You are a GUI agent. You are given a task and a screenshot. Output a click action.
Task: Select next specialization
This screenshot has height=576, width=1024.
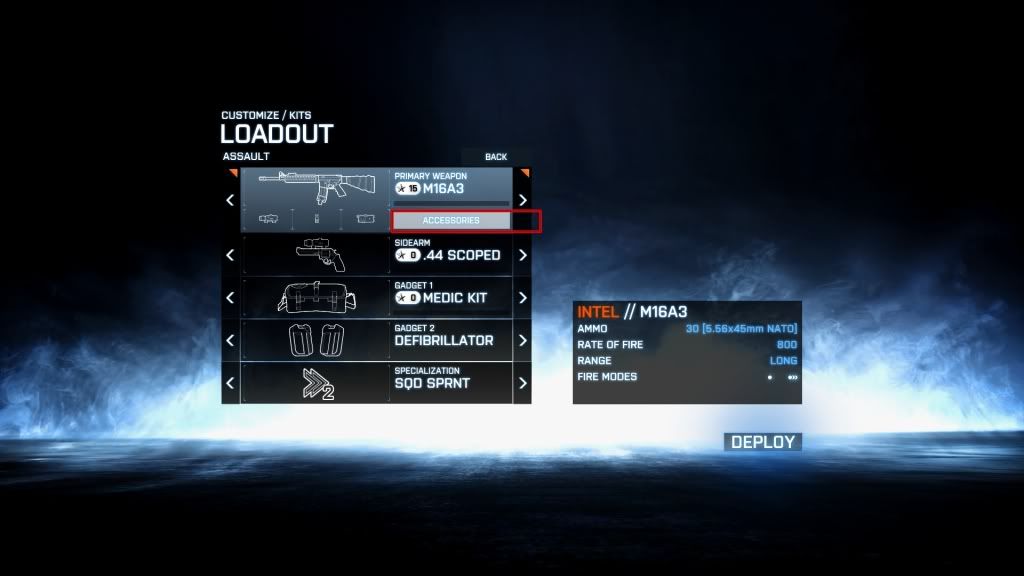click(522, 383)
